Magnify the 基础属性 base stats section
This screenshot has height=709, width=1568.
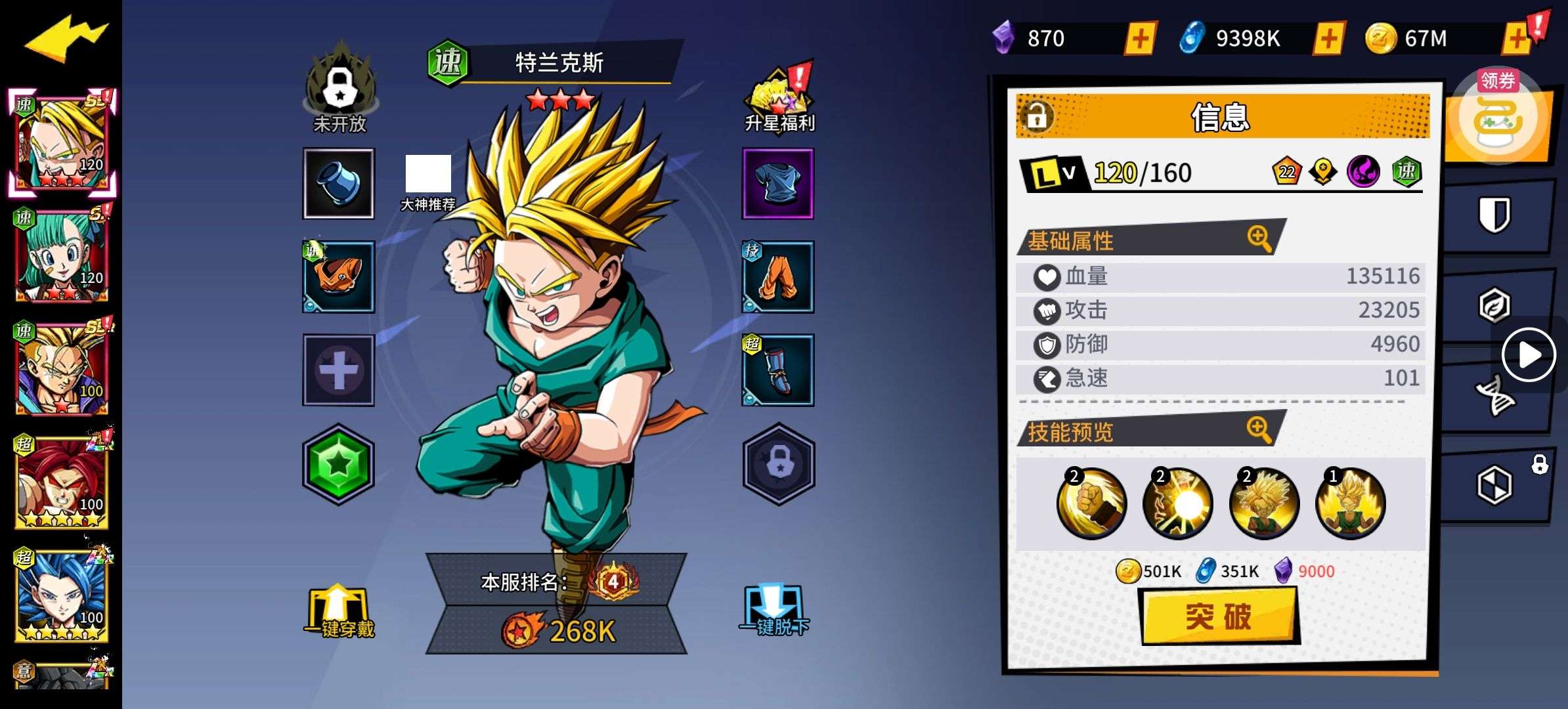1259,238
